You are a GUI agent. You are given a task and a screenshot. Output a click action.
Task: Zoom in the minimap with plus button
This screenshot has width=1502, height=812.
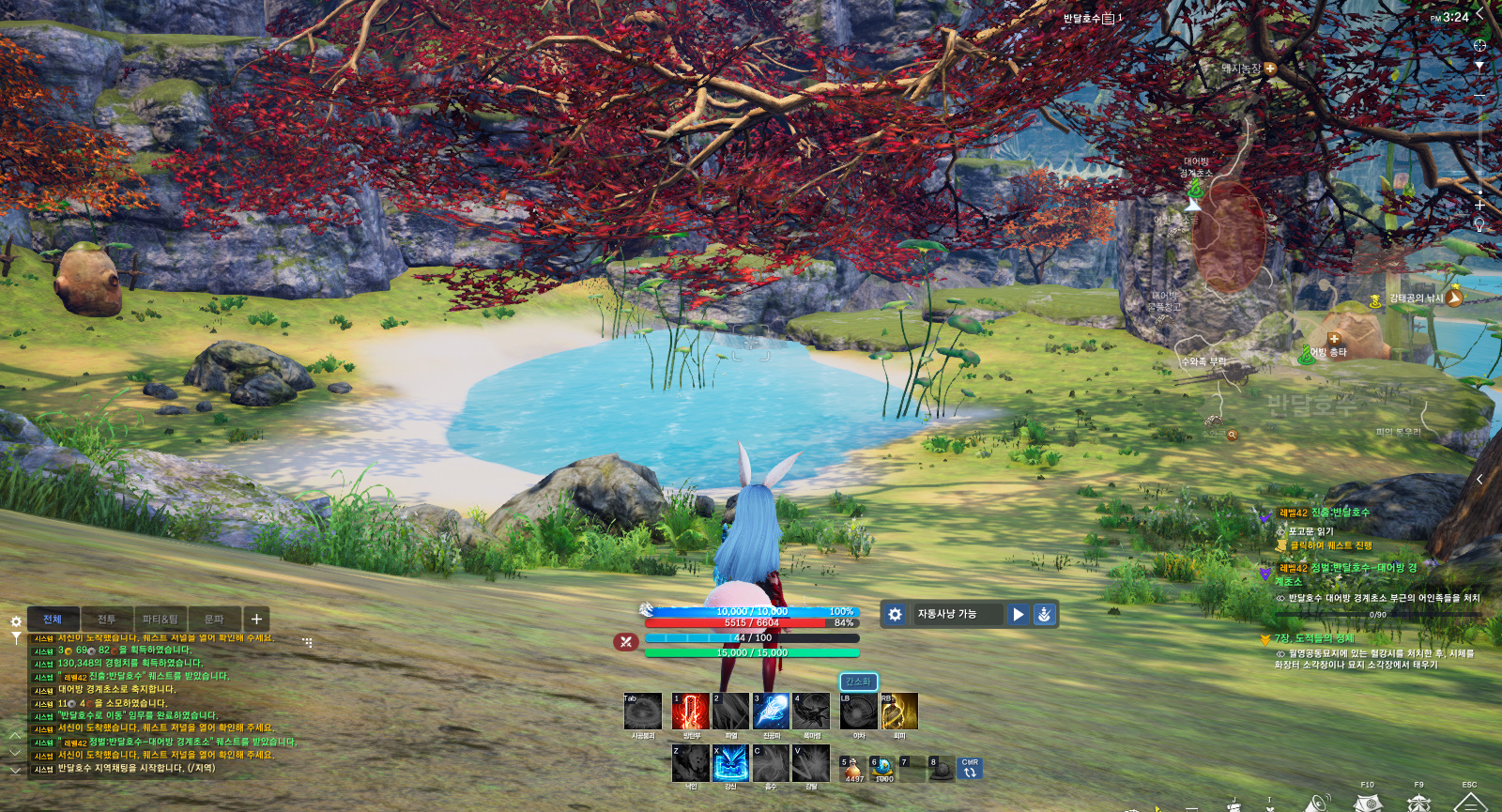(x=1479, y=205)
